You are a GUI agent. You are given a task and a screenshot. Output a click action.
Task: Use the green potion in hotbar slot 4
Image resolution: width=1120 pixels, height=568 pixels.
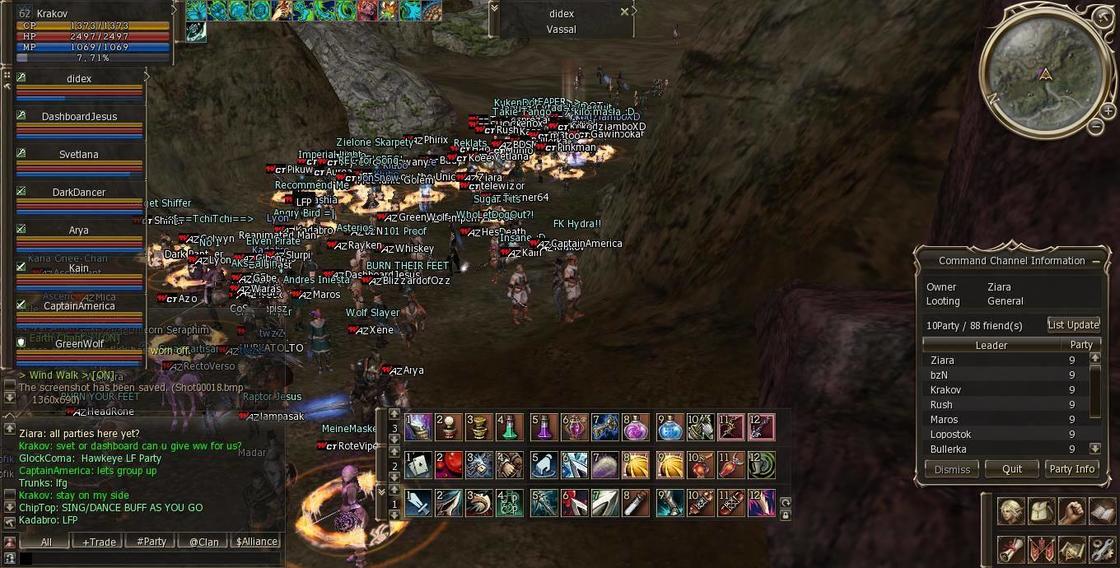coord(510,427)
